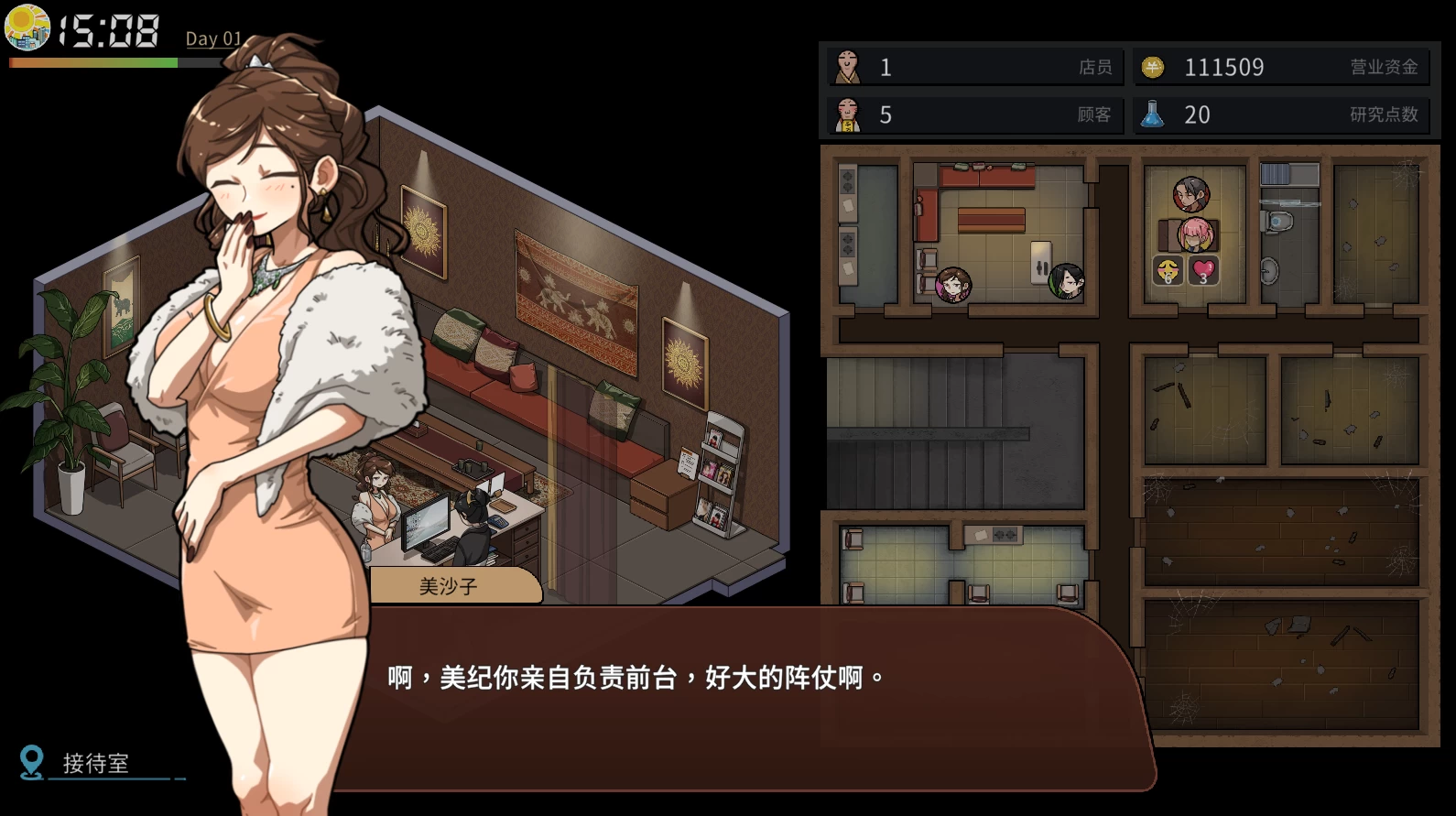Click the customer avatar icon beside 顾客 count

click(x=847, y=115)
